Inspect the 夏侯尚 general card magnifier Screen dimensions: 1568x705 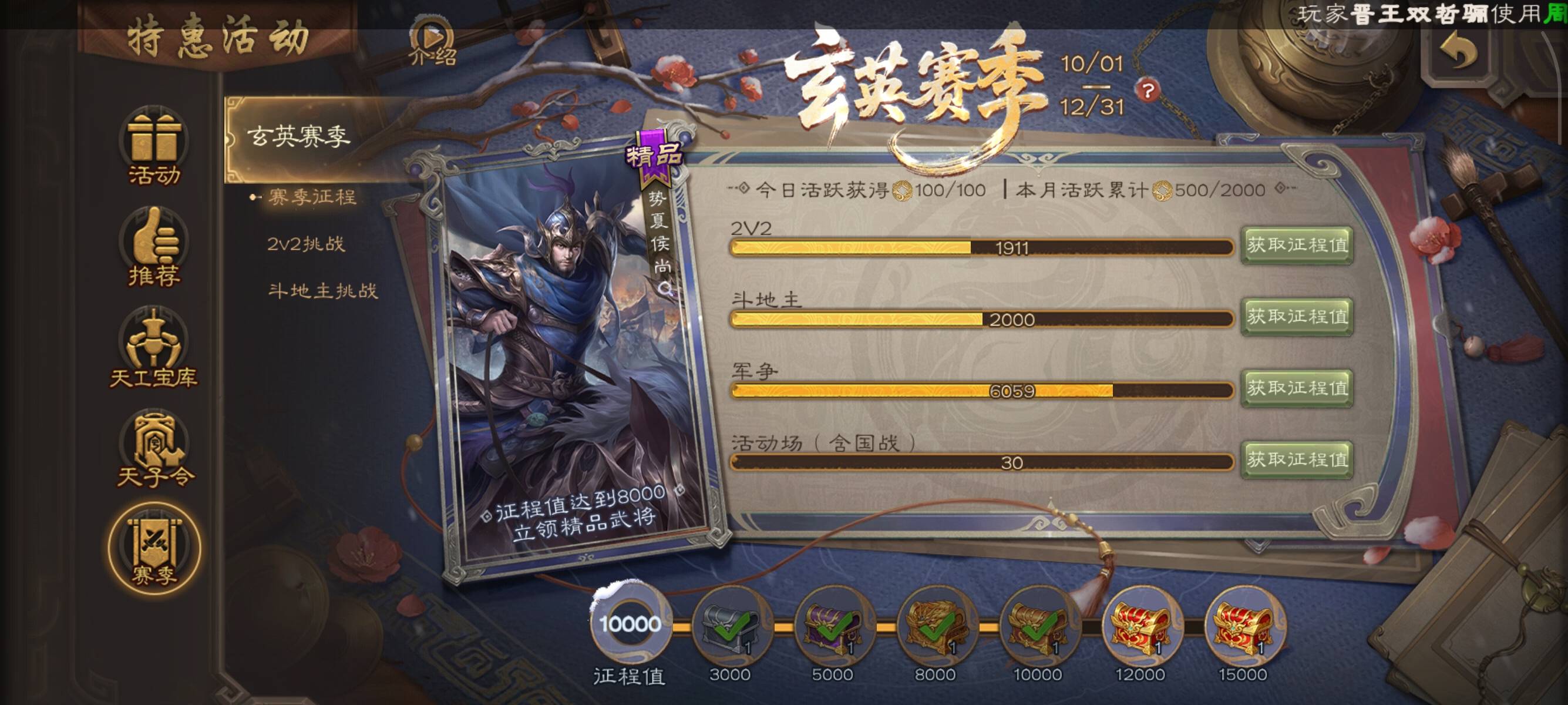[665, 288]
